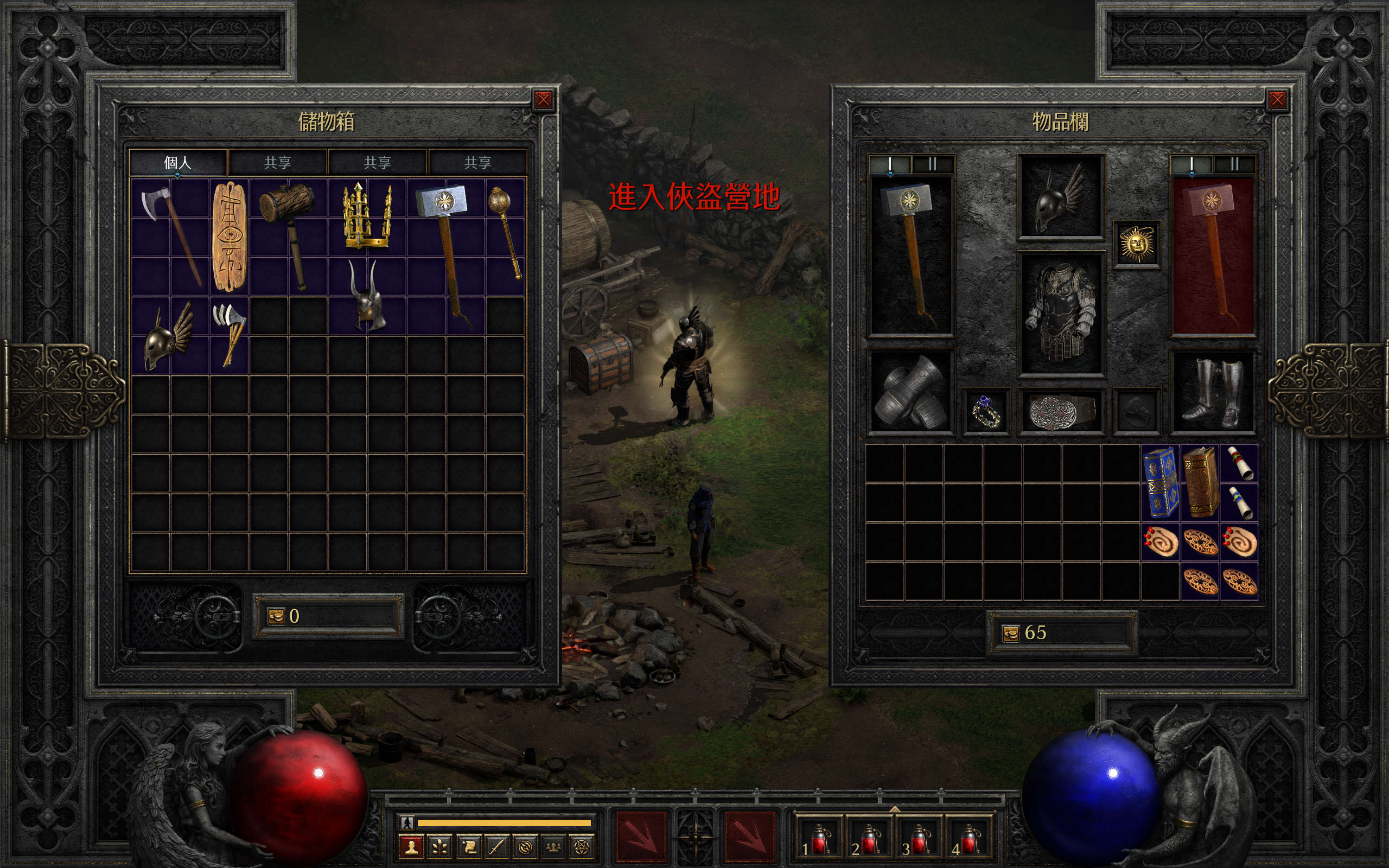Toggle the run/walk button
Viewport: 1389px width, 868px height.
coord(407,822)
